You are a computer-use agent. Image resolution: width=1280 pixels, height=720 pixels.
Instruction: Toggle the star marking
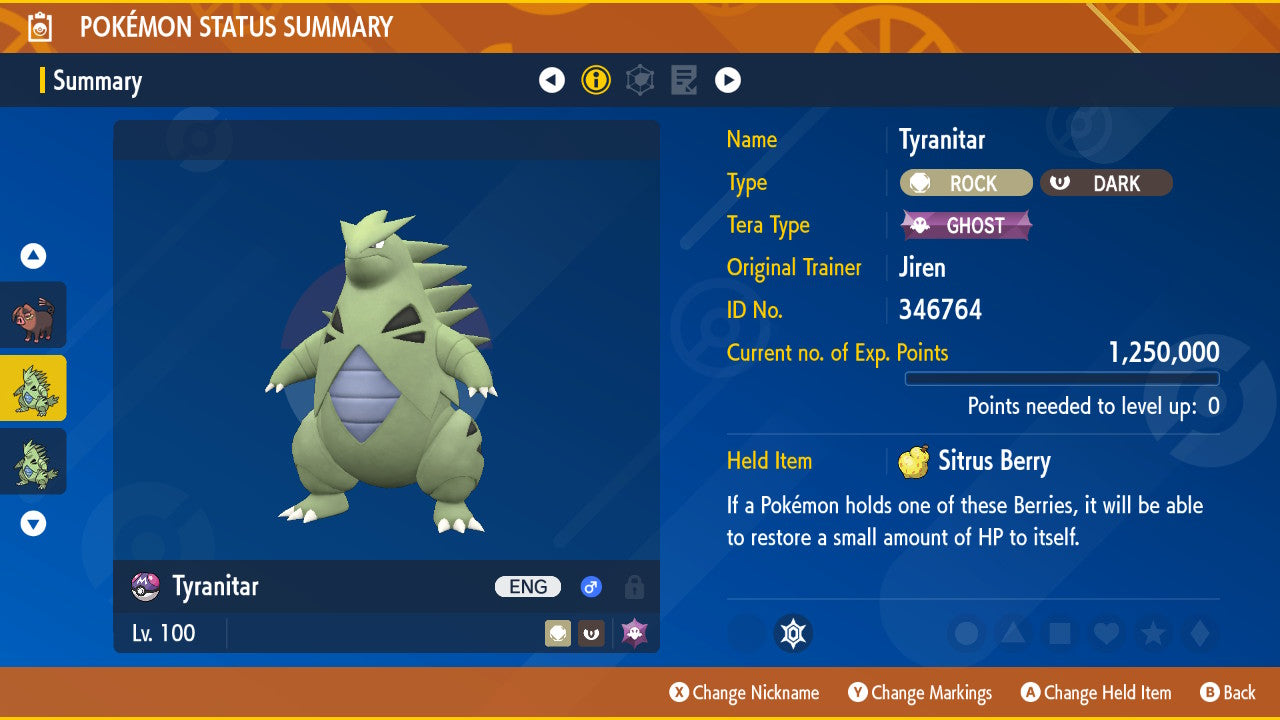pos(1153,633)
